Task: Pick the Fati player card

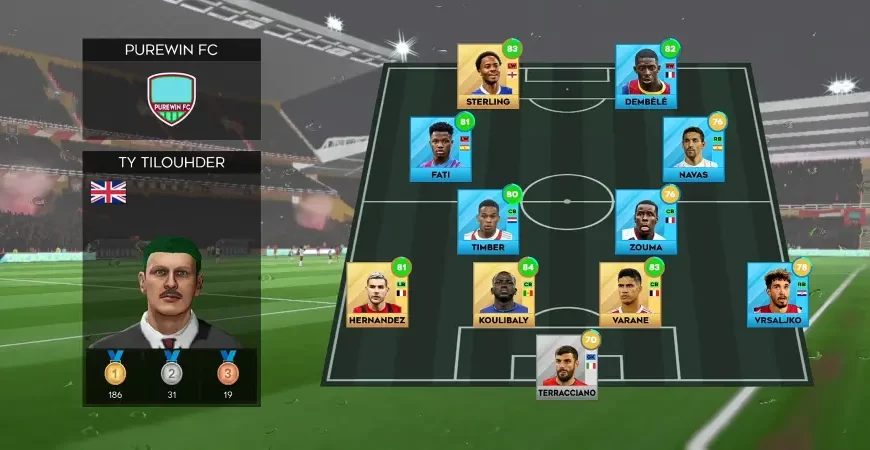Action: coord(440,149)
